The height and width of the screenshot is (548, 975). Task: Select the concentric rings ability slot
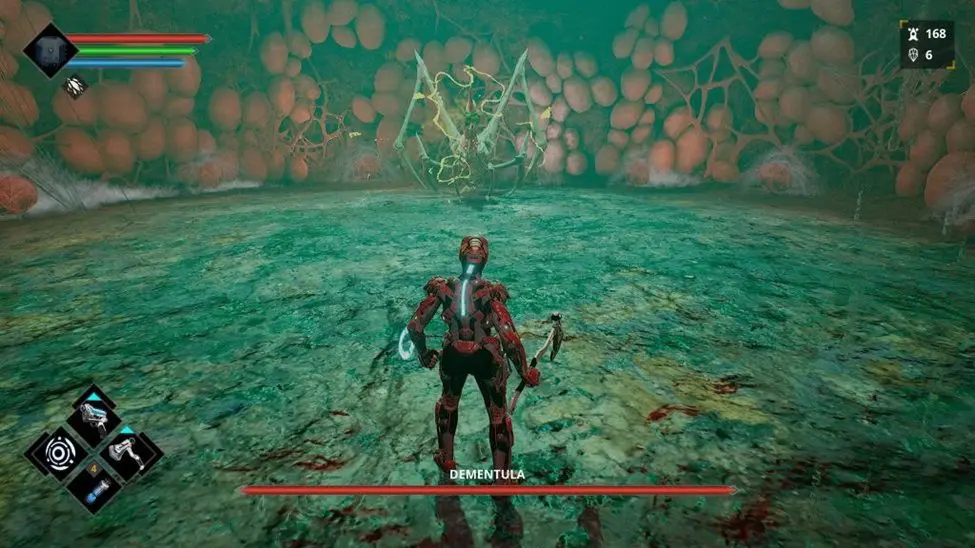[58, 454]
